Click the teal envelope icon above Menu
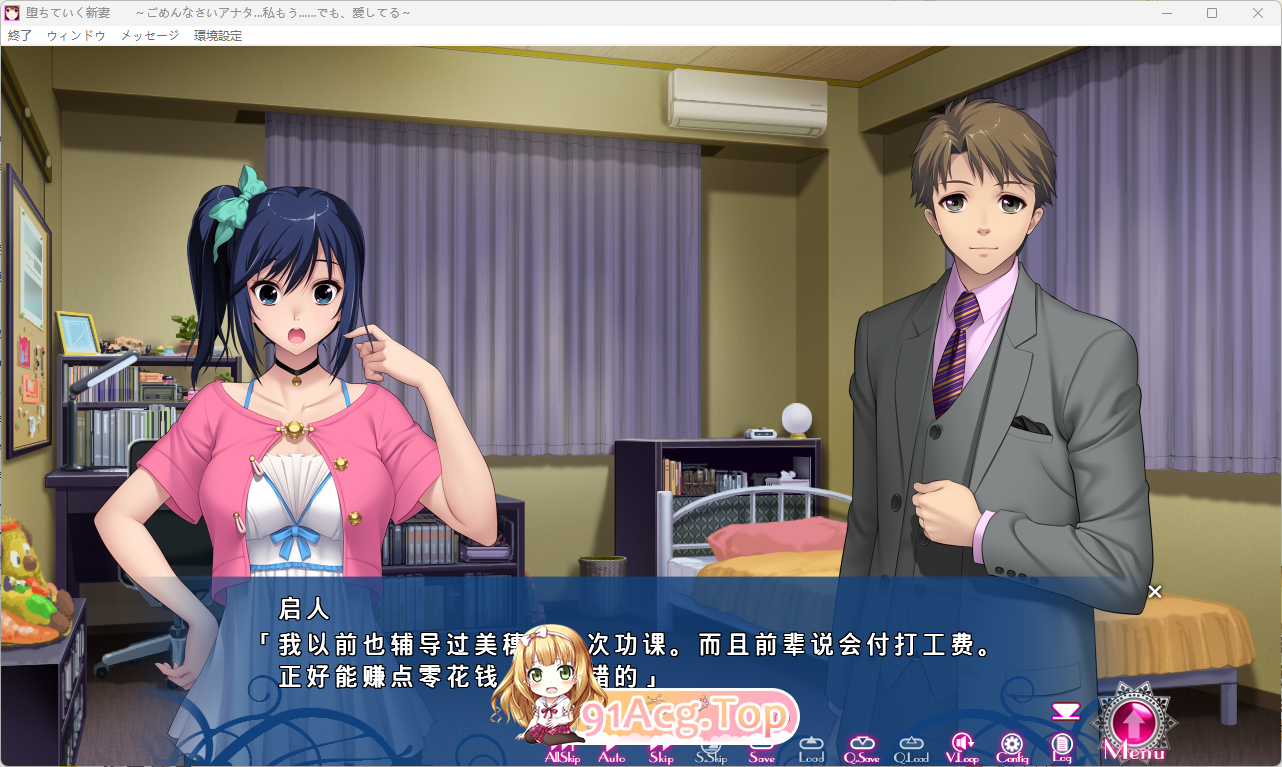 click(1066, 711)
